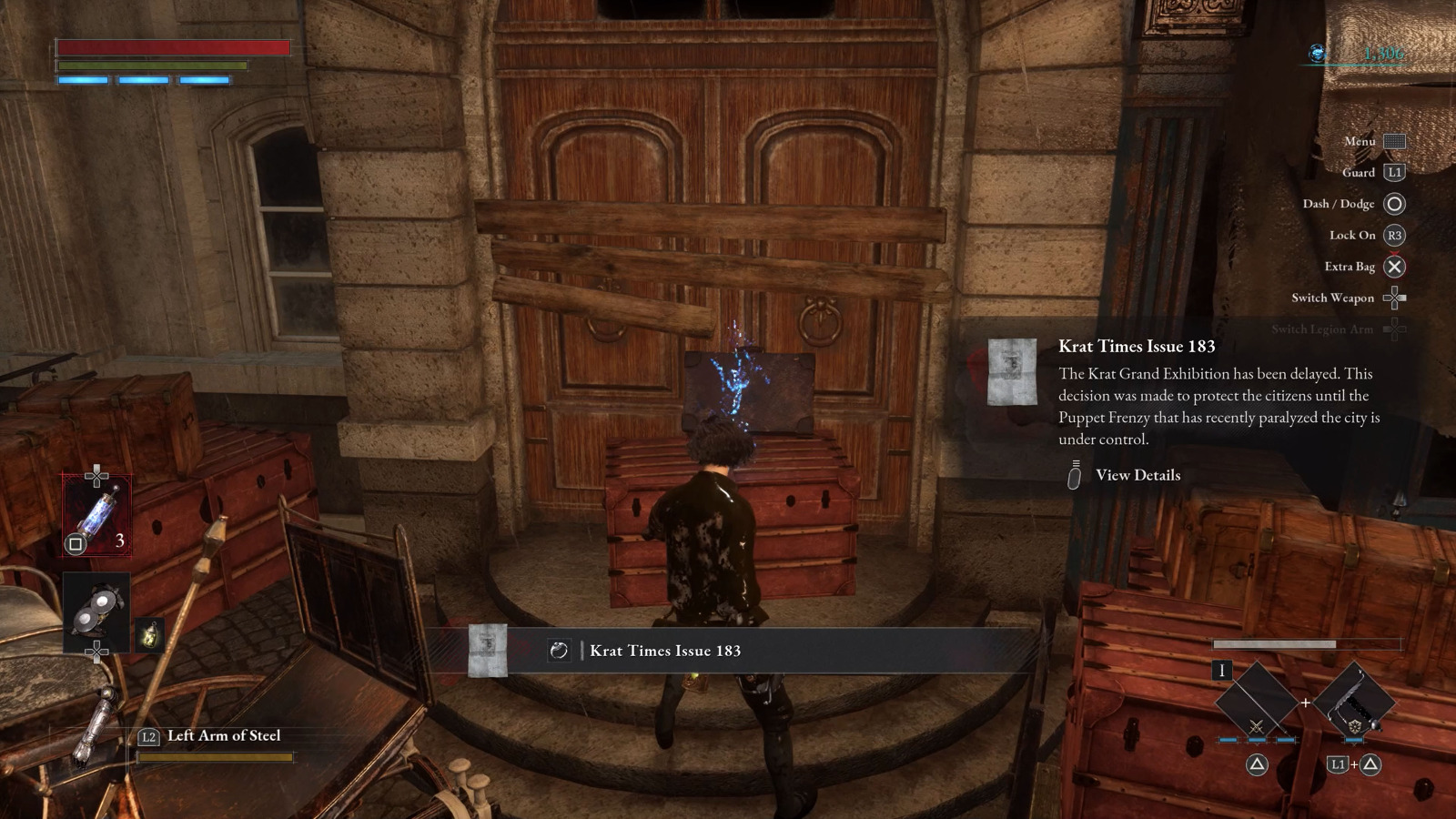Click the Dash / Dodge control entry
This screenshot has width=1456, height=819.
pos(1353,204)
